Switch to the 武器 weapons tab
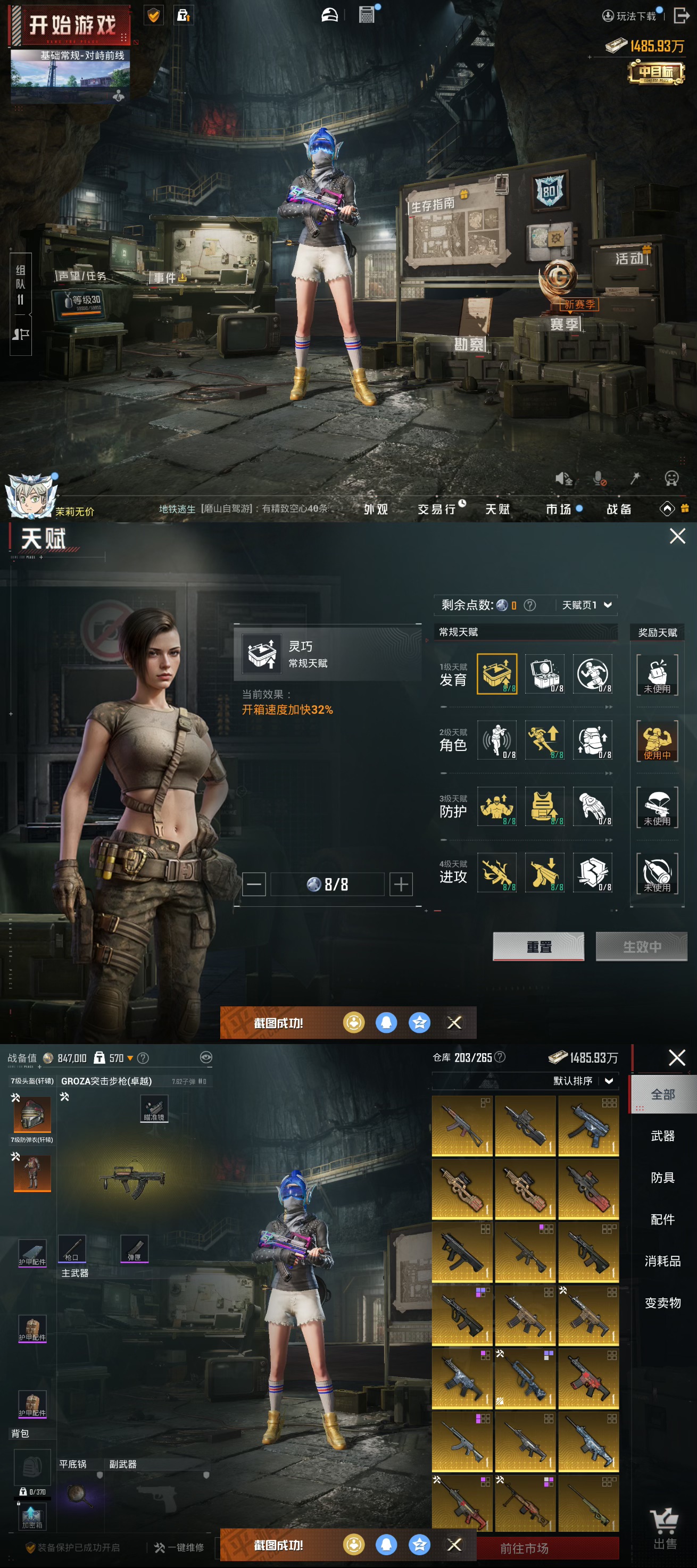This screenshot has width=697, height=1568. (662, 1136)
